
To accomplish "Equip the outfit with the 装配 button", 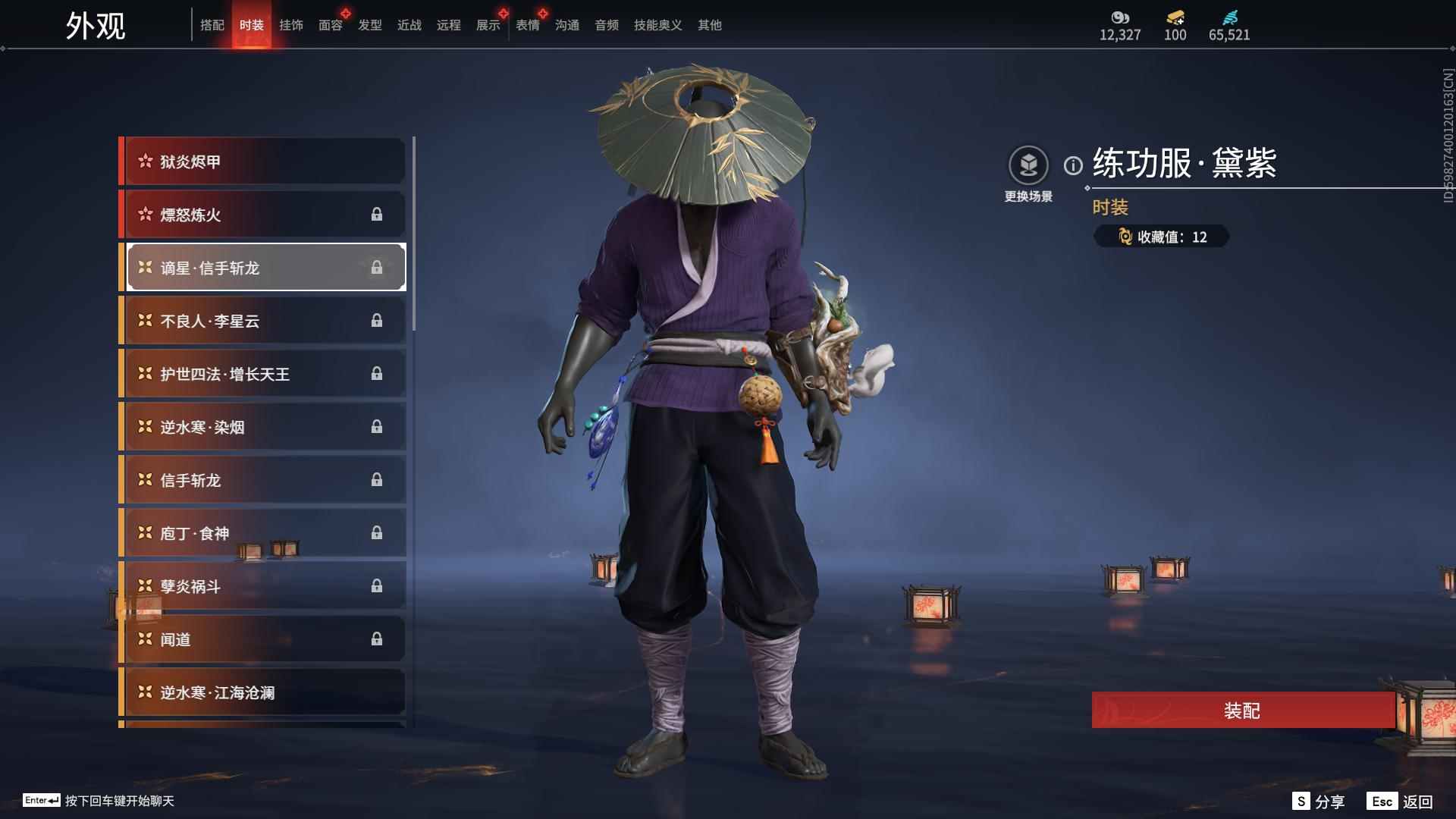I will point(1242,711).
